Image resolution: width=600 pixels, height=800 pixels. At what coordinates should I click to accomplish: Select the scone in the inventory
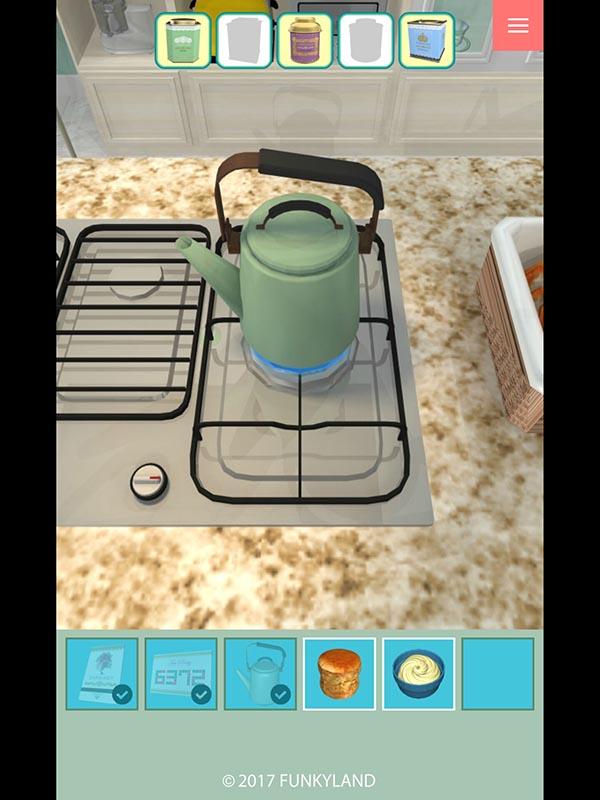pyautogui.click(x=339, y=674)
